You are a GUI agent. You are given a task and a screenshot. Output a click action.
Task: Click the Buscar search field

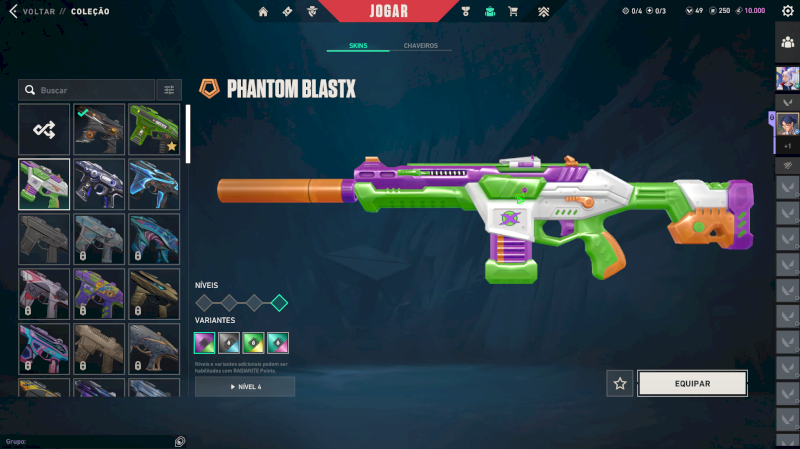pyautogui.click(x=90, y=90)
